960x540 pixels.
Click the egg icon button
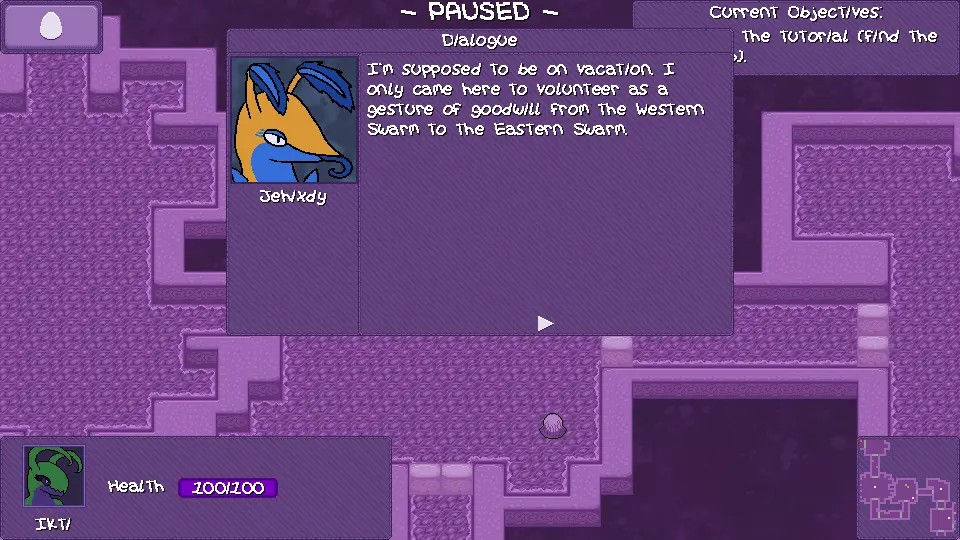pyautogui.click(x=51, y=27)
